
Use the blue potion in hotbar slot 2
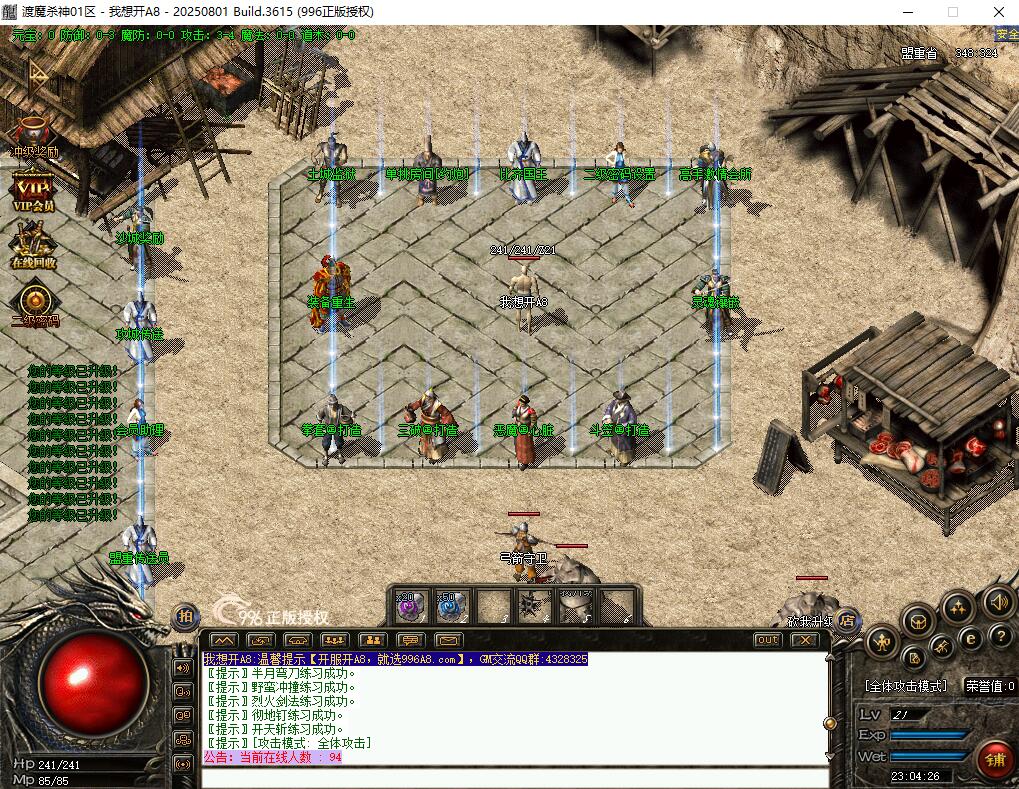(x=452, y=605)
